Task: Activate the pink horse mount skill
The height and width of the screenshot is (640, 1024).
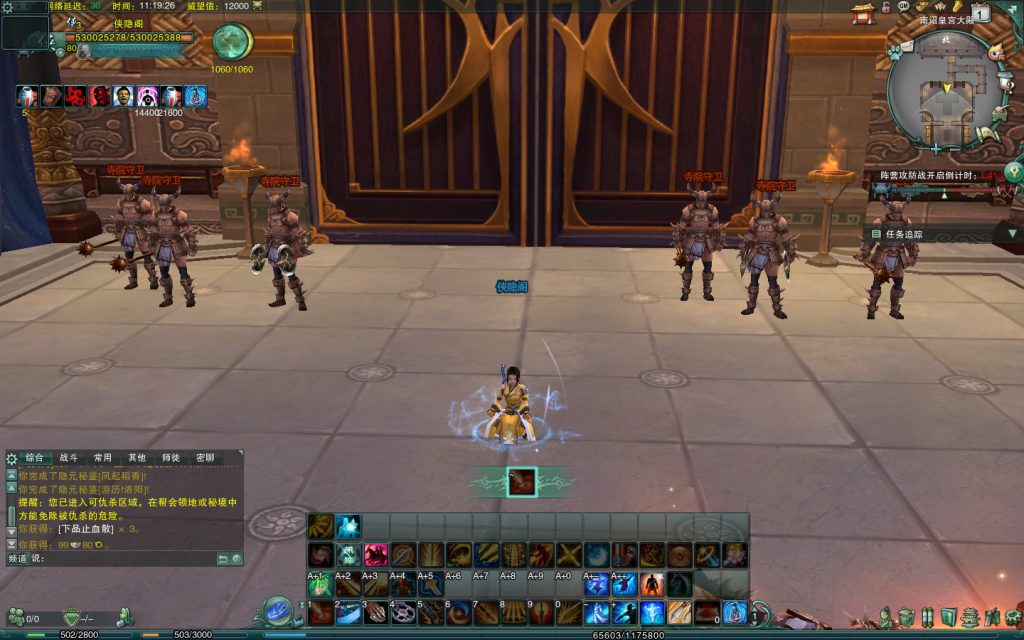Action: pyautogui.click(x=376, y=555)
